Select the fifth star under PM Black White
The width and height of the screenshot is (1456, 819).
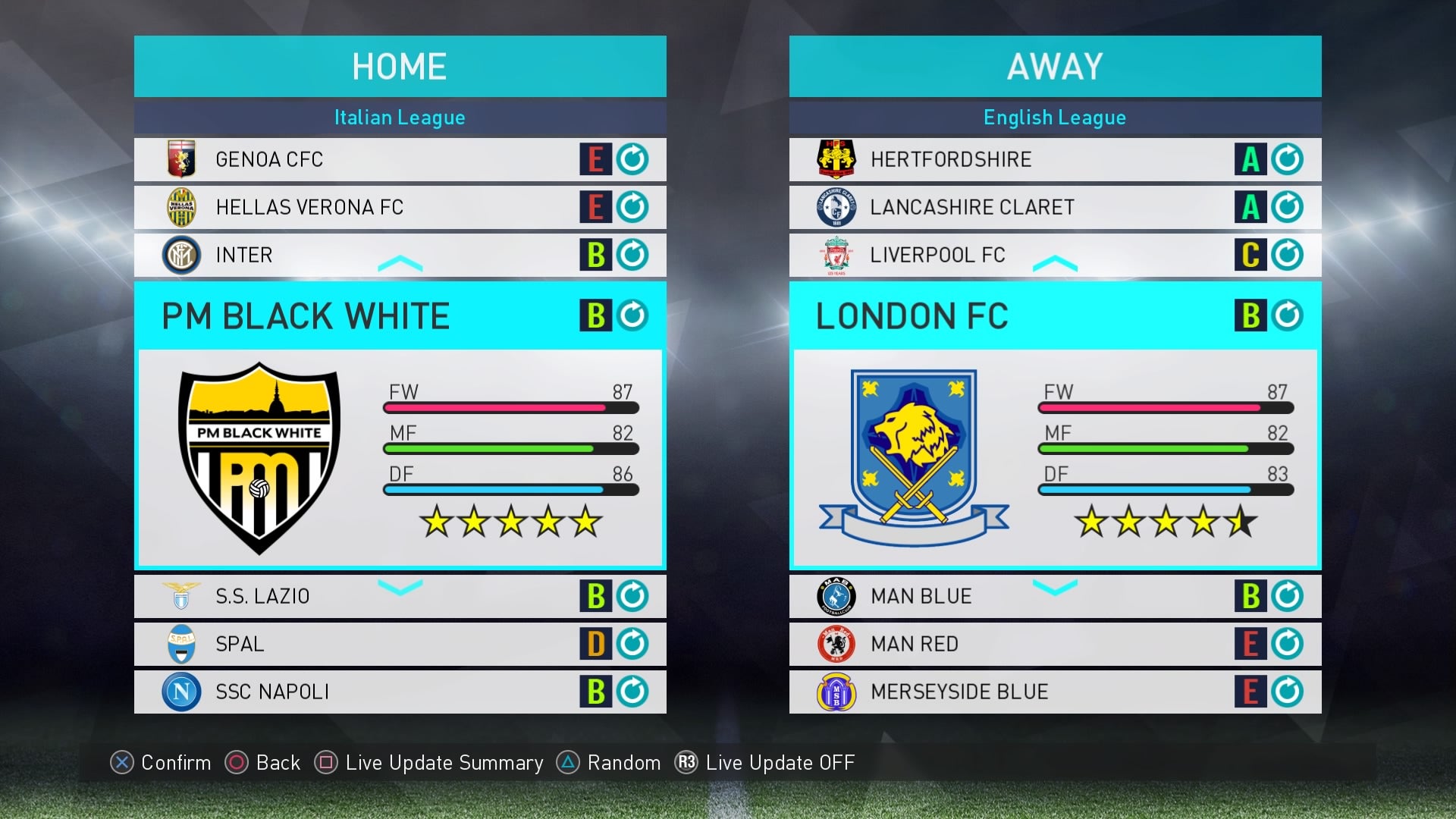point(585,522)
